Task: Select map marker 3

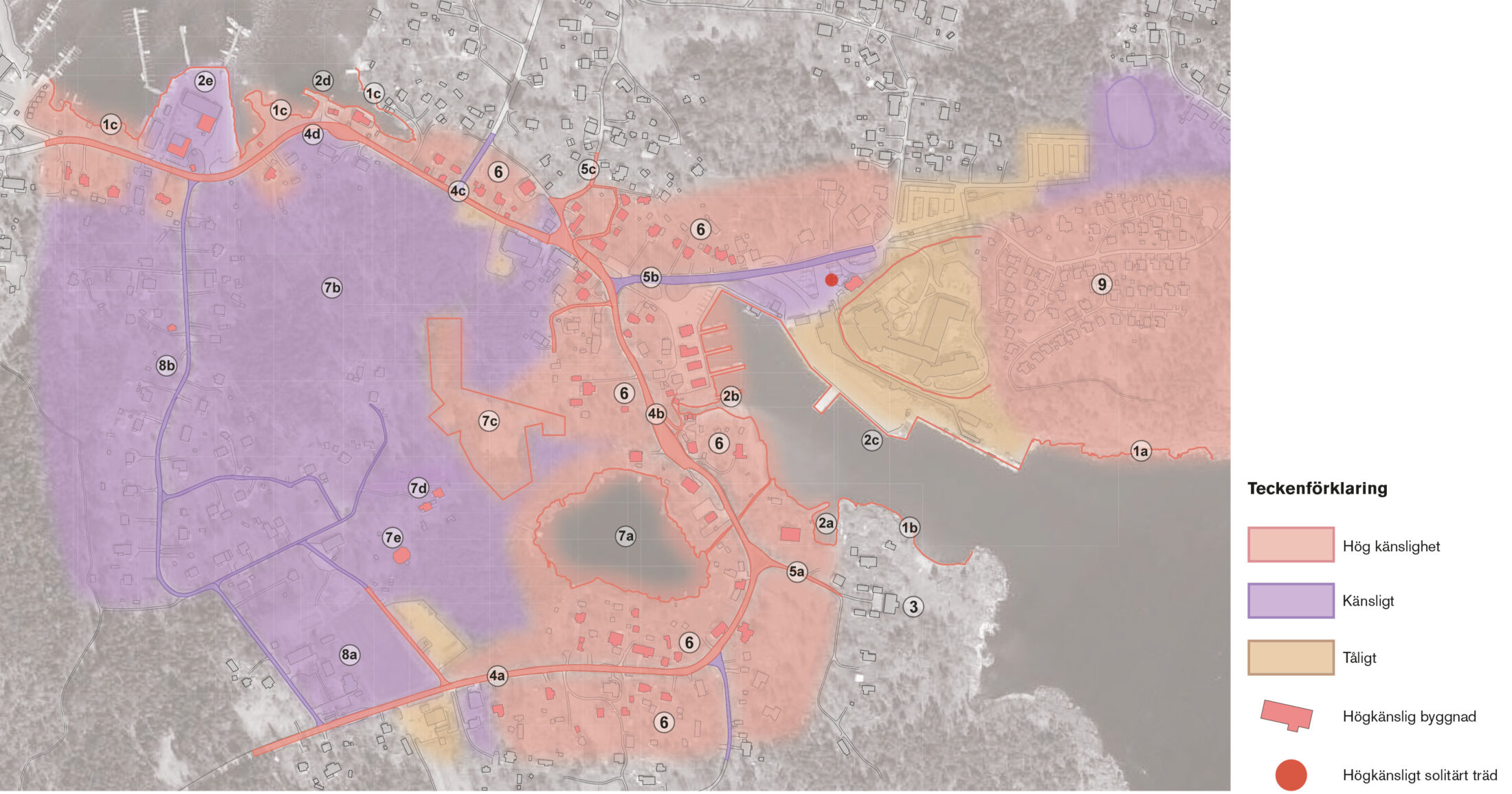Action: 913,606
